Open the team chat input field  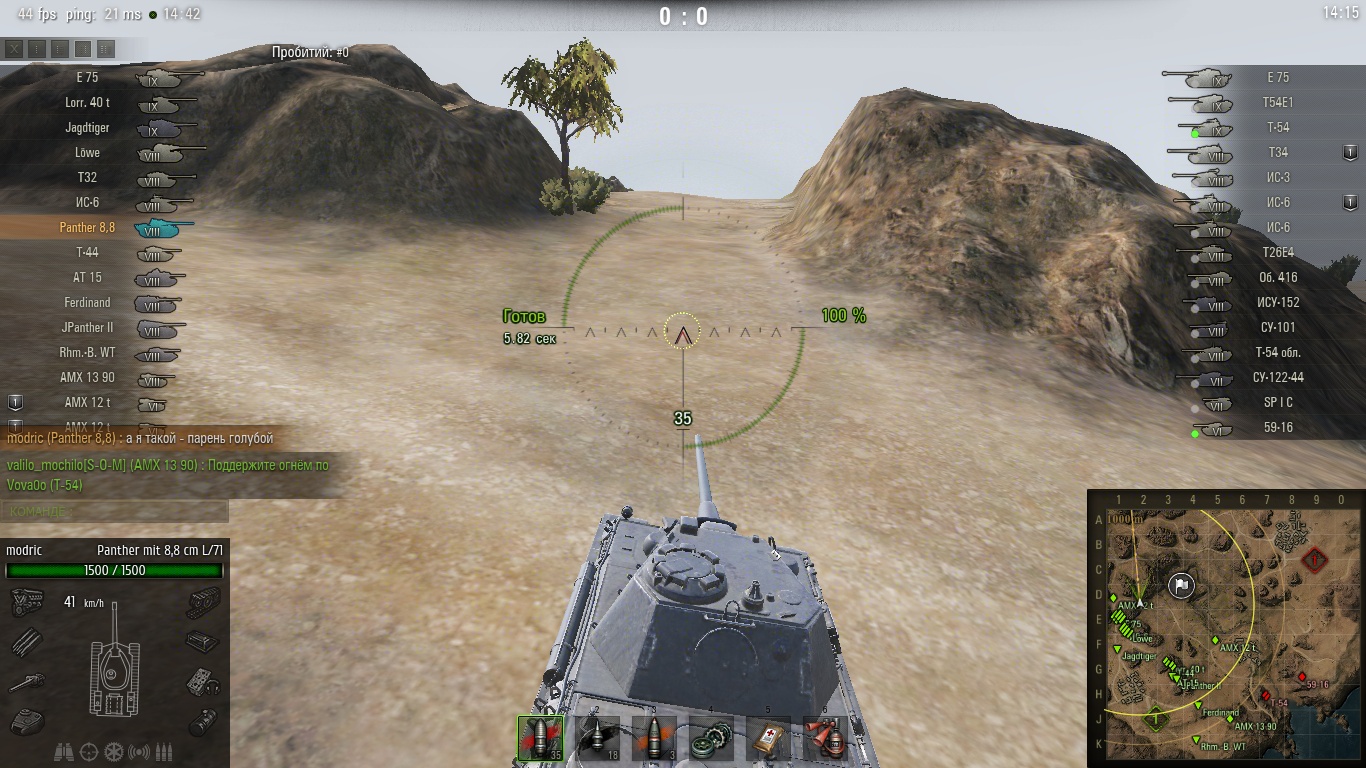point(115,511)
